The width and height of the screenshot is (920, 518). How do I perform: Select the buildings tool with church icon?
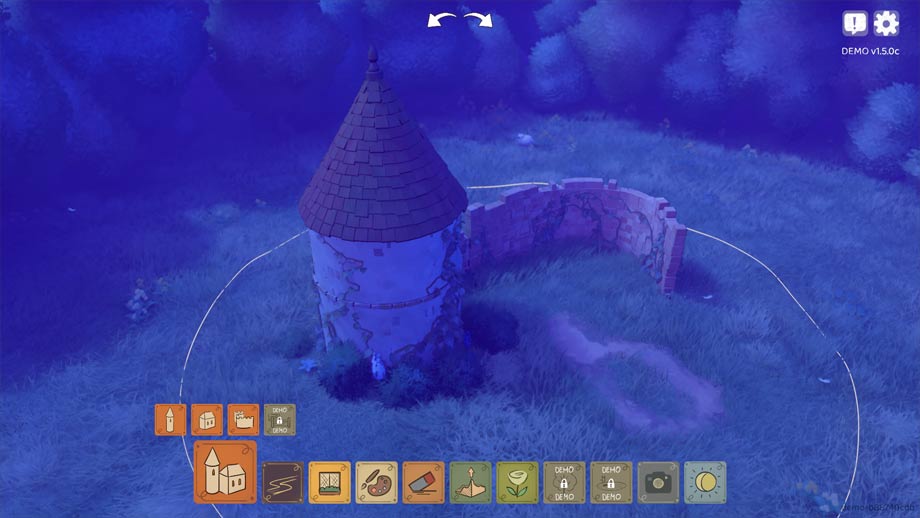pos(225,472)
